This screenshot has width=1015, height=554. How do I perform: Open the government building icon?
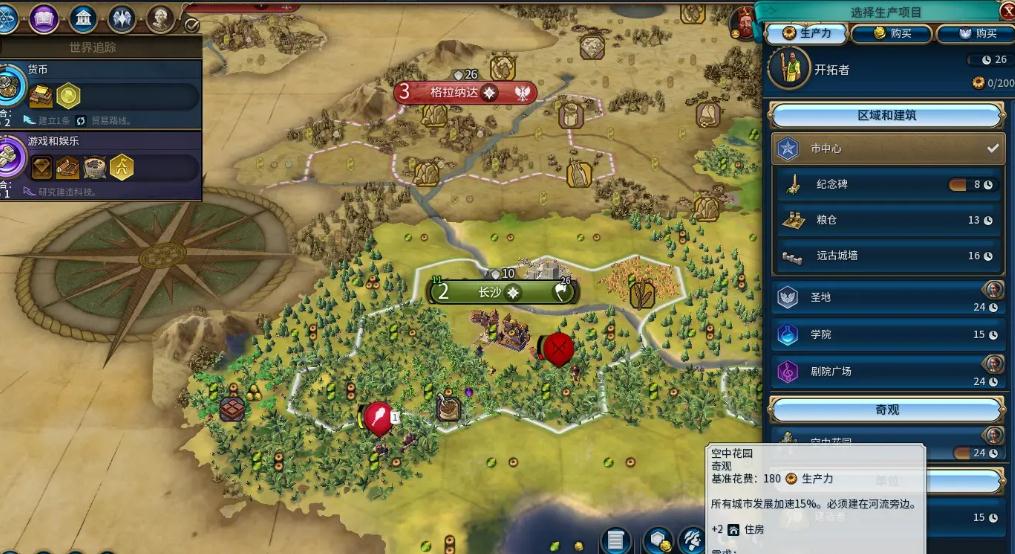coord(84,17)
